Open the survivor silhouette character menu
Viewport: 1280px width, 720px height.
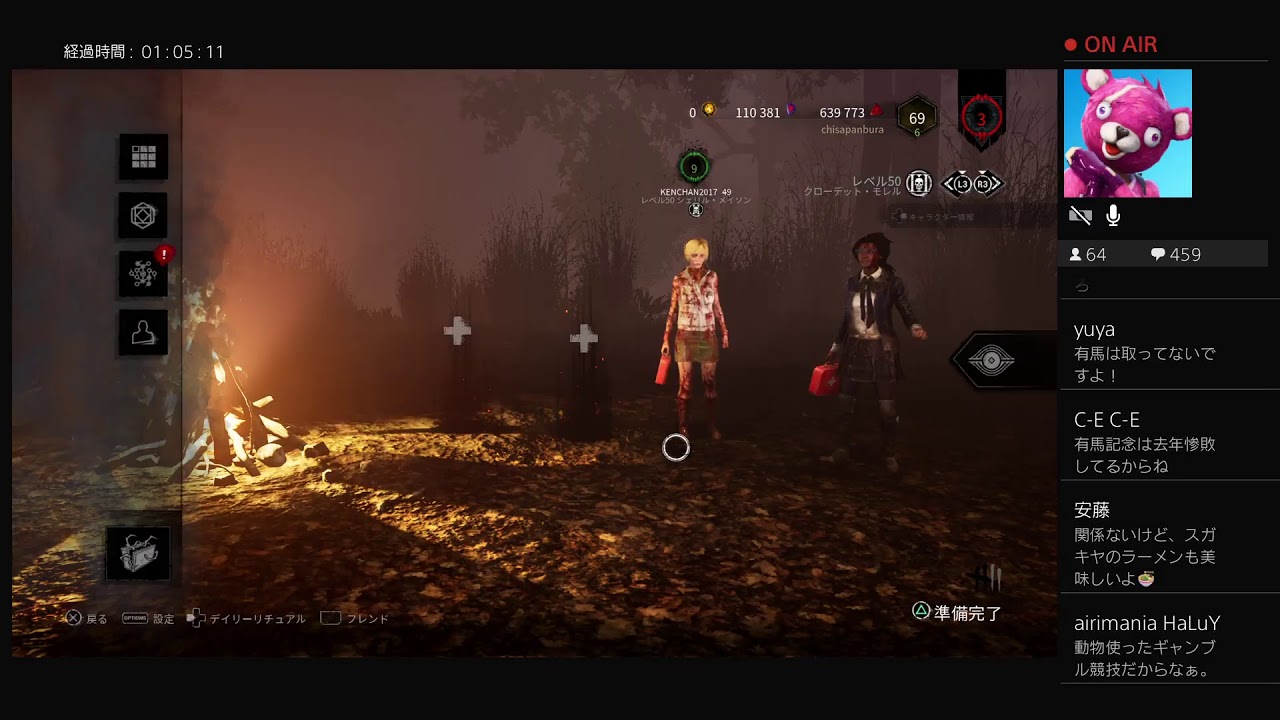pyautogui.click(x=143, y=333)
